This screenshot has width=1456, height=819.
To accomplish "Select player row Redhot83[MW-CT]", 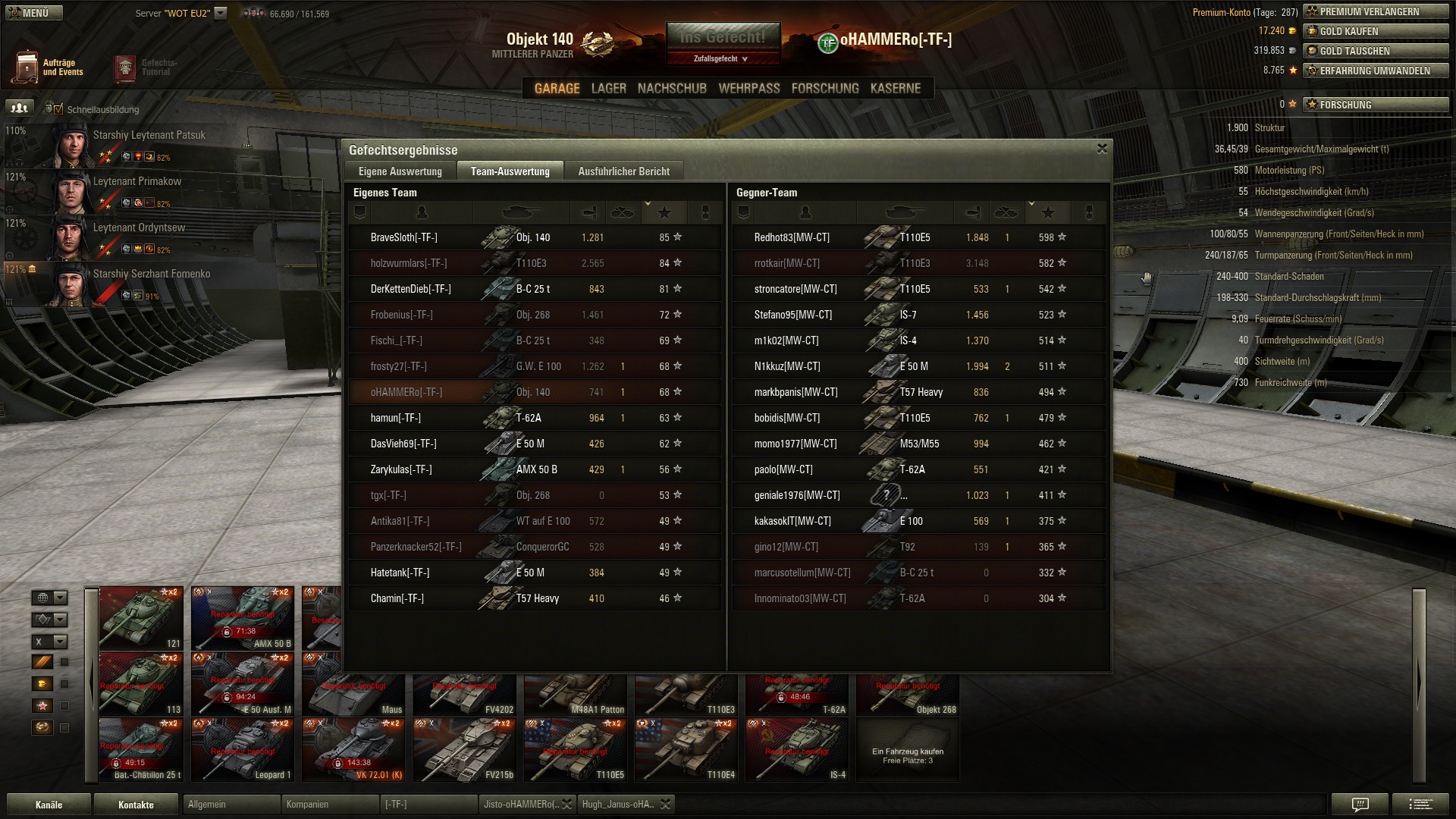I will pos(918,237).
